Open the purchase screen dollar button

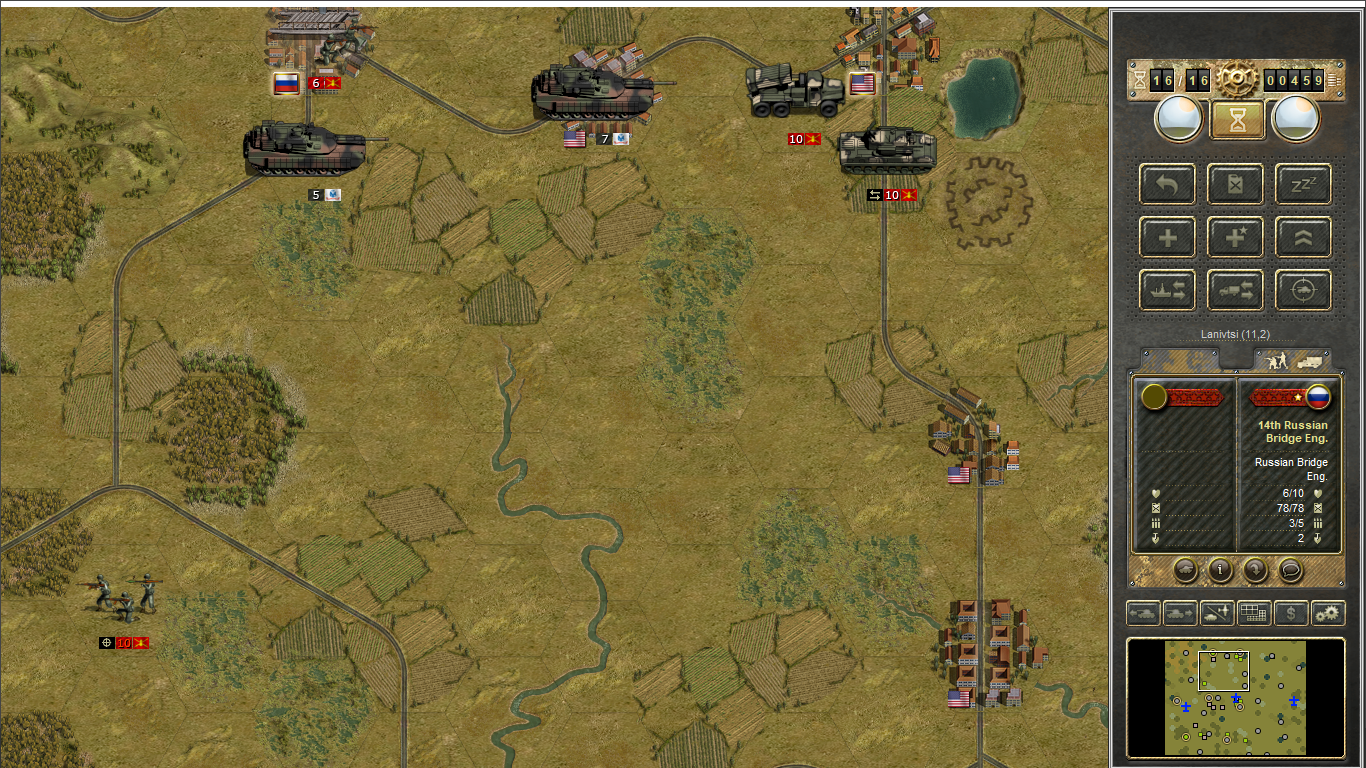tap(1291, 612)
